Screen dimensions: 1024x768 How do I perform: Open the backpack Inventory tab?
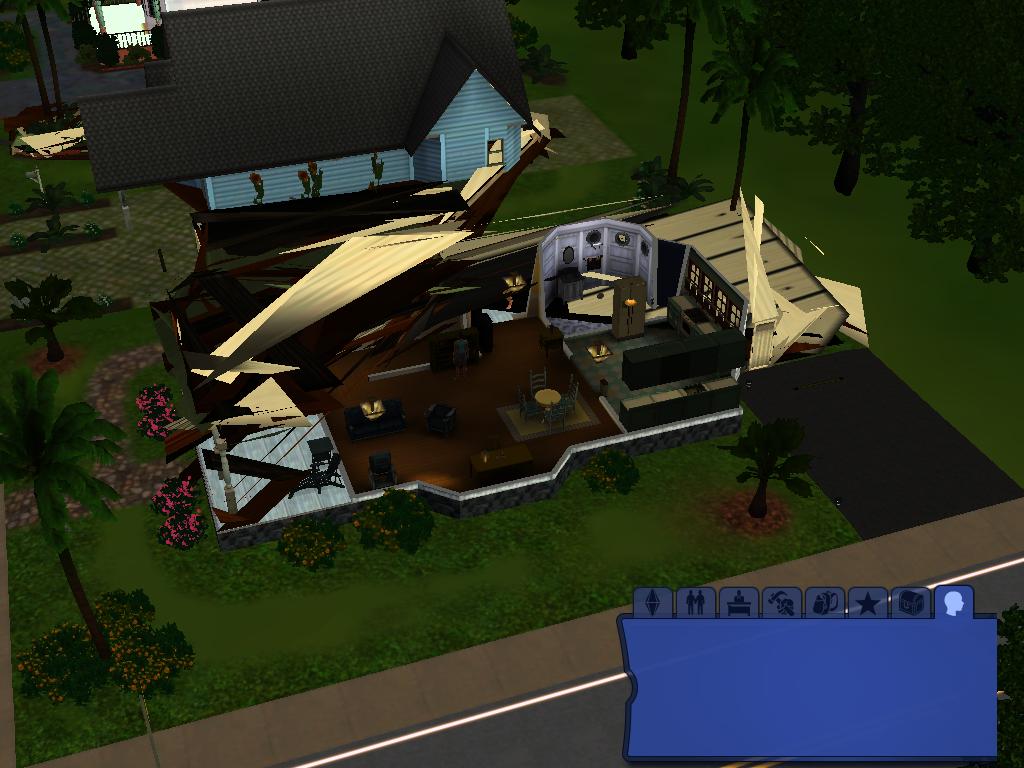825,603
